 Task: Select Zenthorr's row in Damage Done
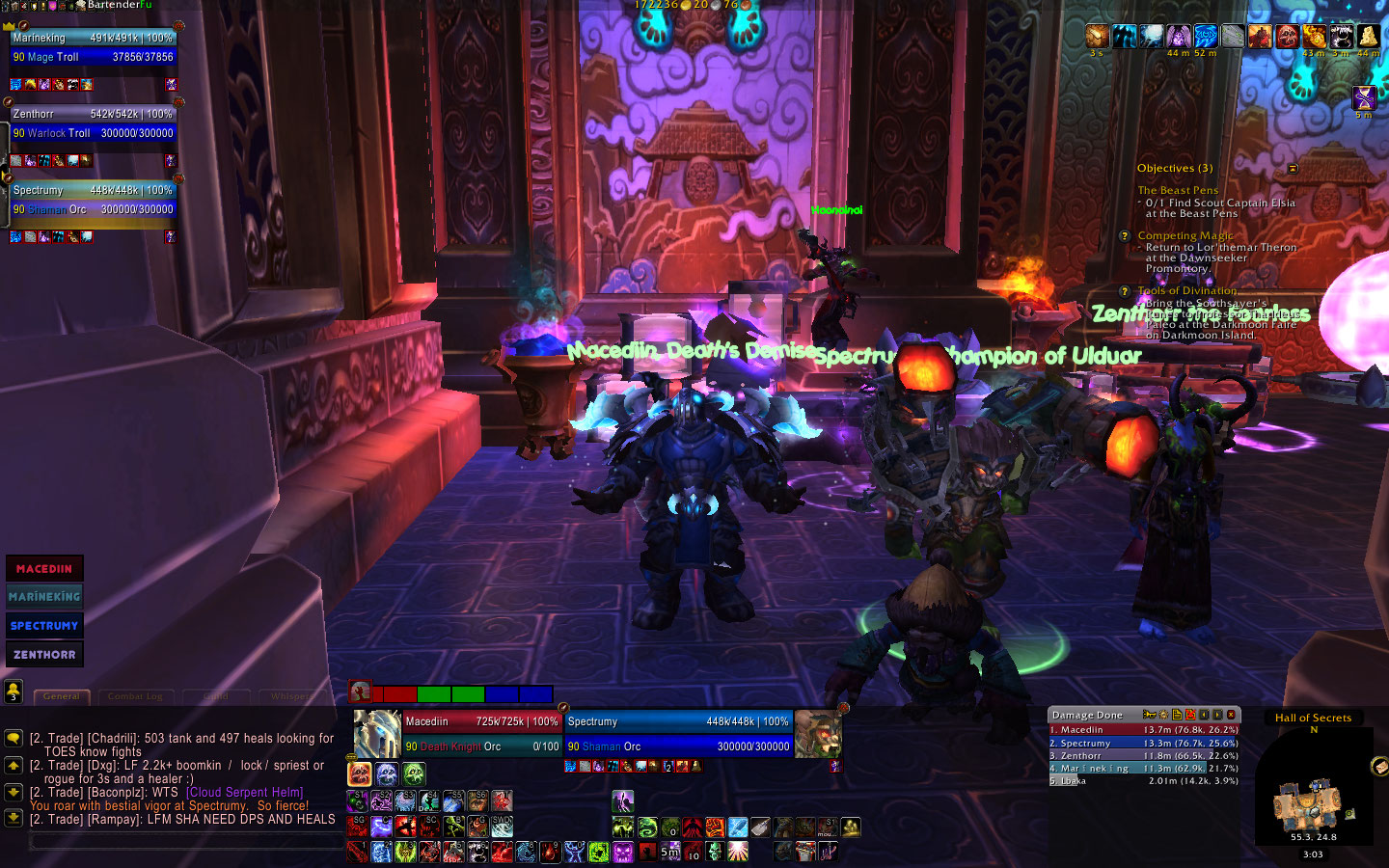1143,756
